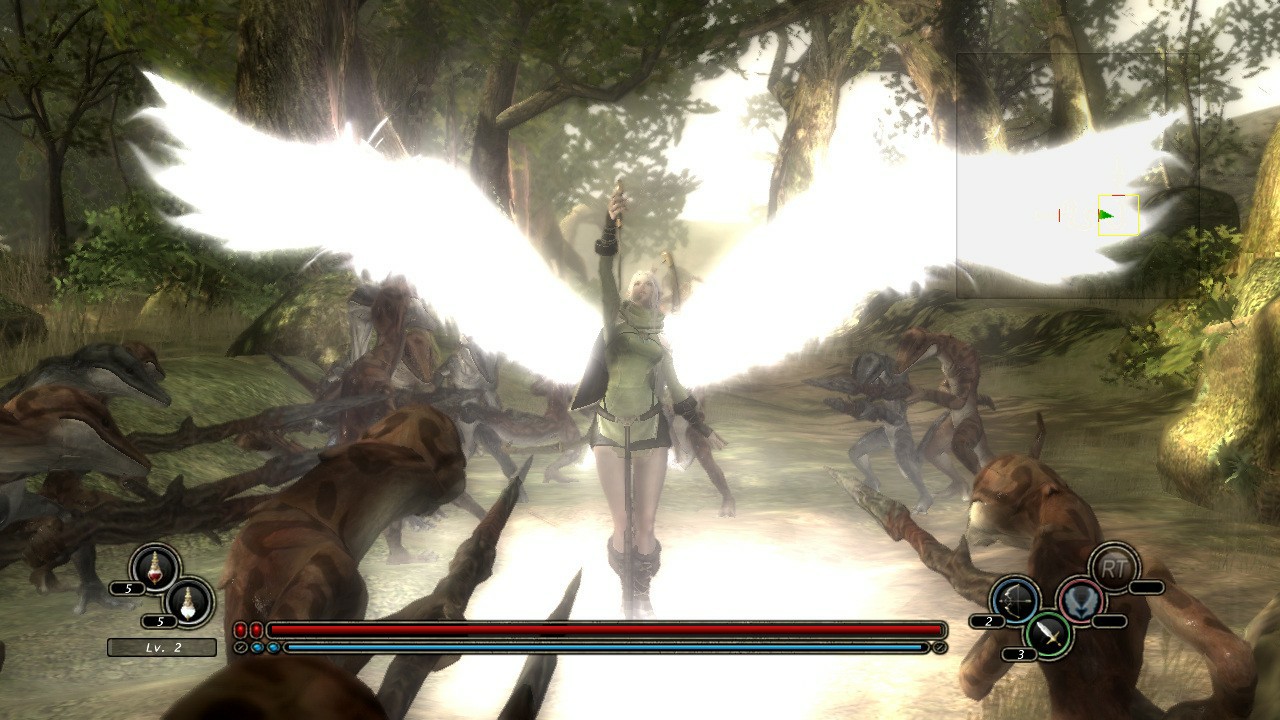Screen dimensions: 1280x720
Task: Use the white potion item
Action: tap(188, 601)
